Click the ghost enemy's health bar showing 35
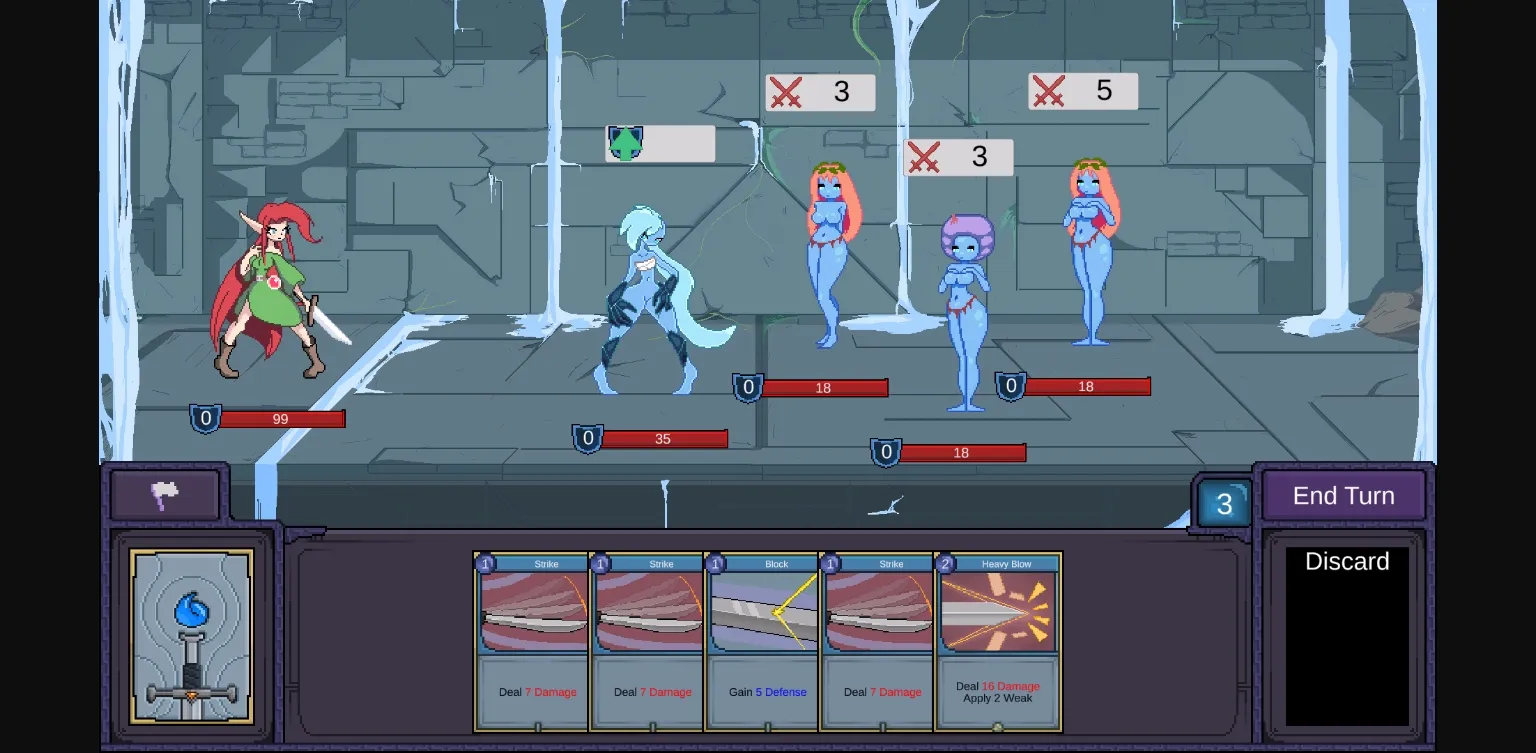 (663, 438)
